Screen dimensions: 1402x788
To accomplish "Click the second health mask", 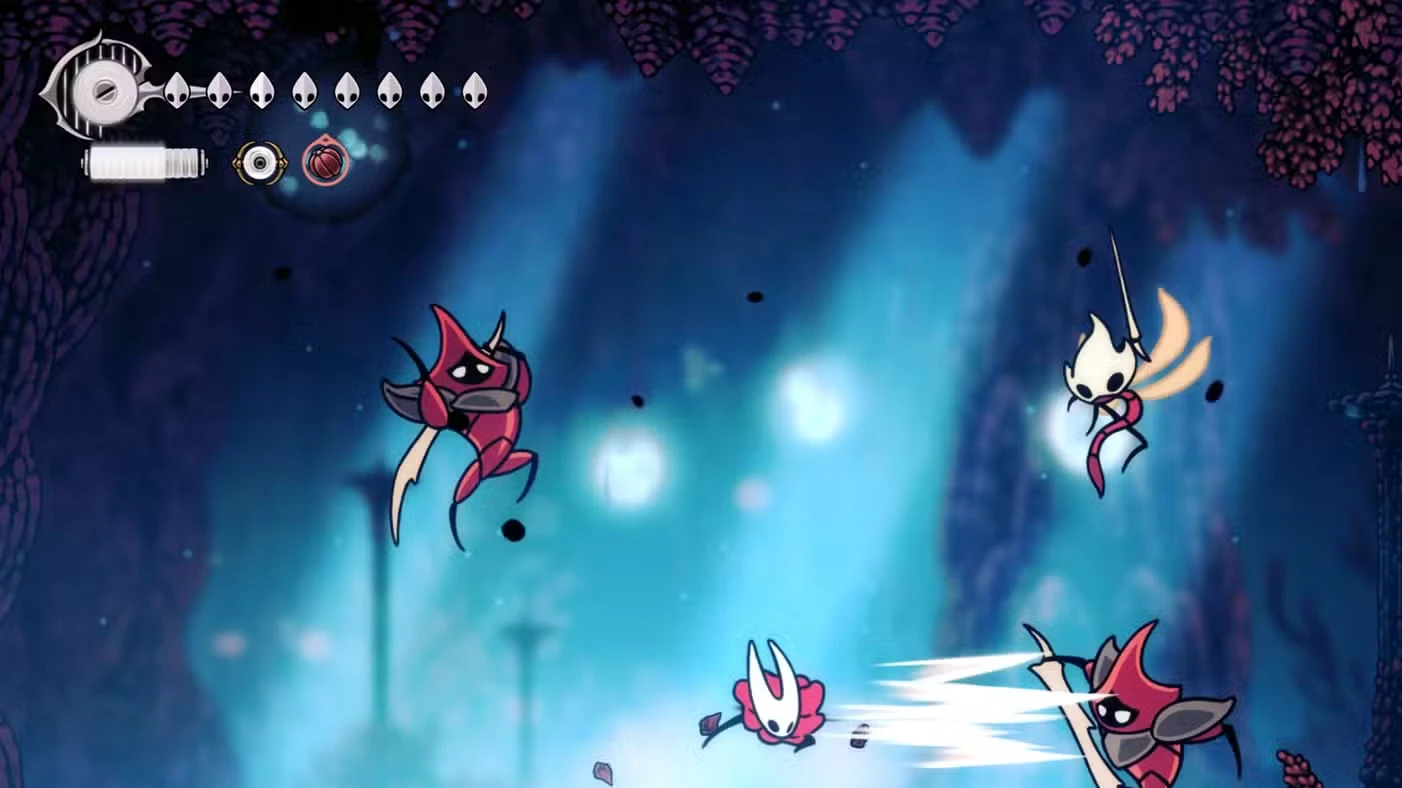I will click(217, 90).
